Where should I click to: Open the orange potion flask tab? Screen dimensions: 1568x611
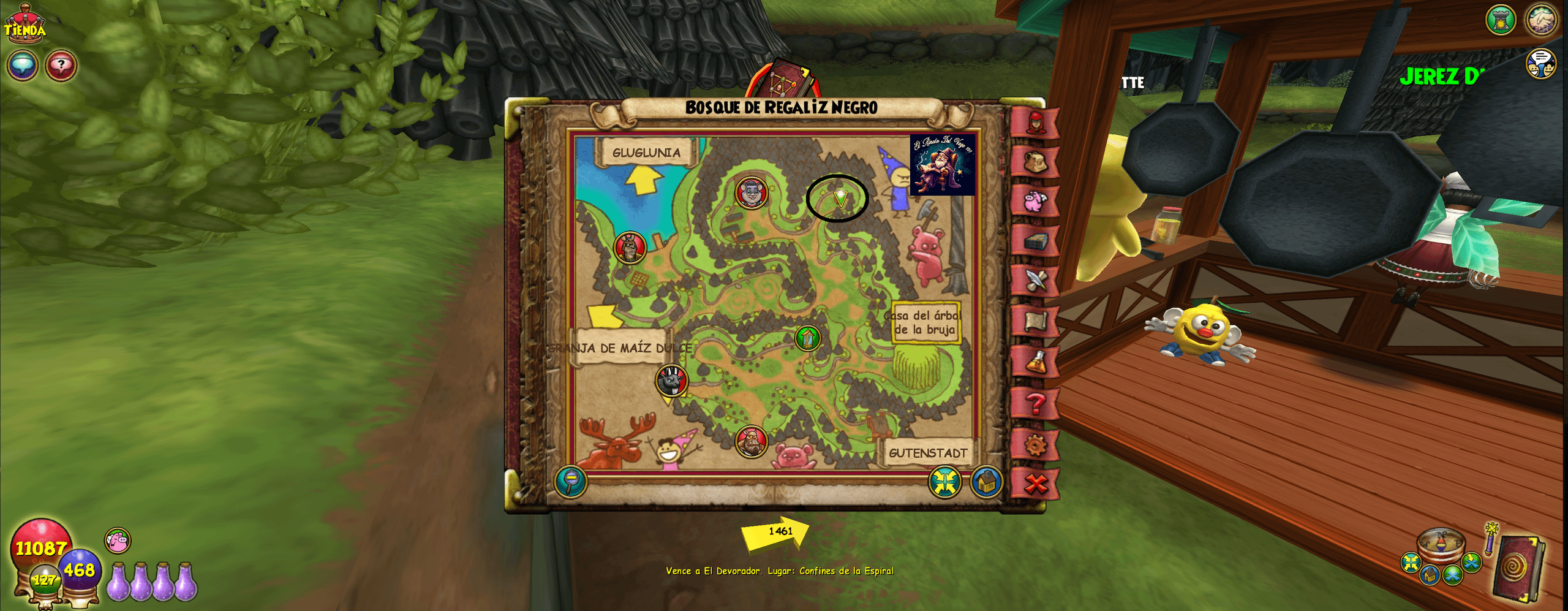tap(1035, 362)
